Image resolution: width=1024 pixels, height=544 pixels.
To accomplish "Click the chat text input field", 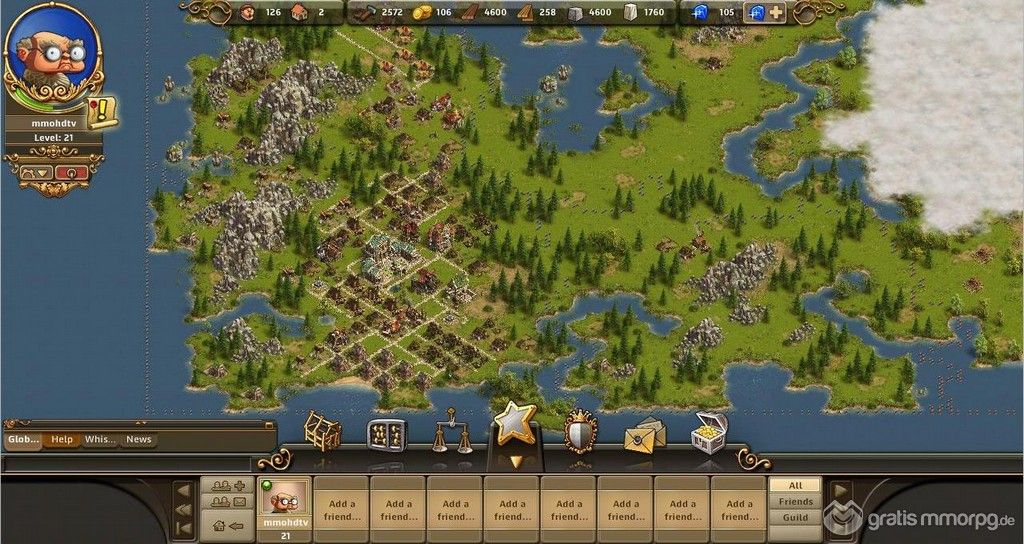I will pyautogui.click(x=127, y=464).
